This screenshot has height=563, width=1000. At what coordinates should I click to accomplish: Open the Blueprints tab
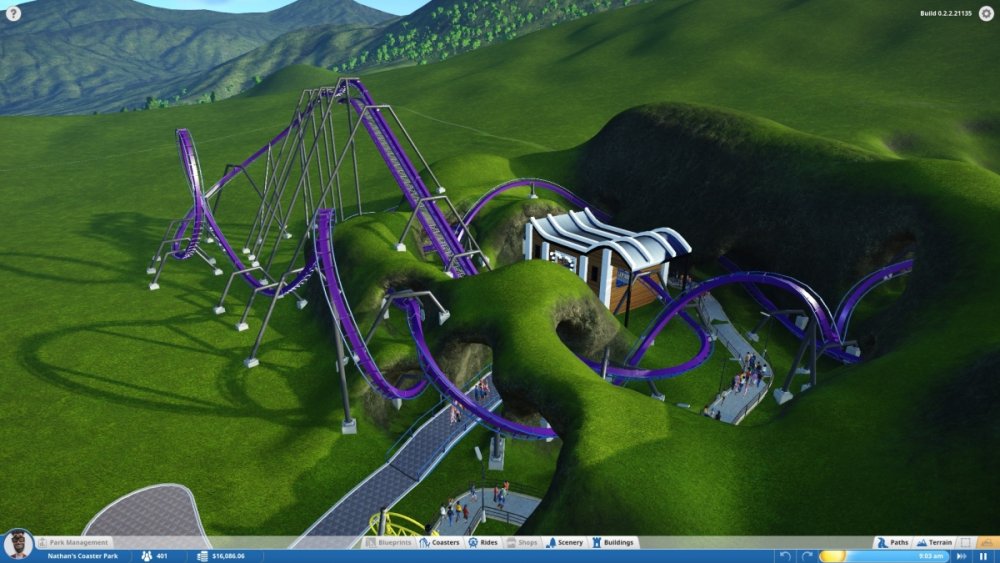(388, 543)
